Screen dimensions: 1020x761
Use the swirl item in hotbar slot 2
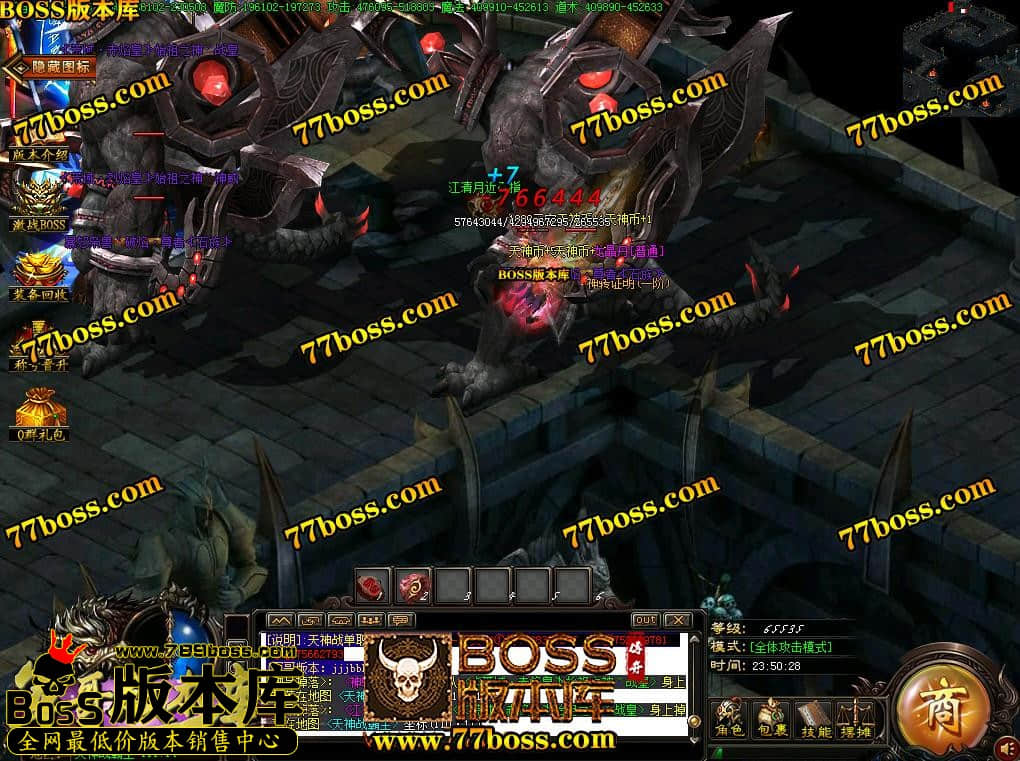tap(413, 585)
